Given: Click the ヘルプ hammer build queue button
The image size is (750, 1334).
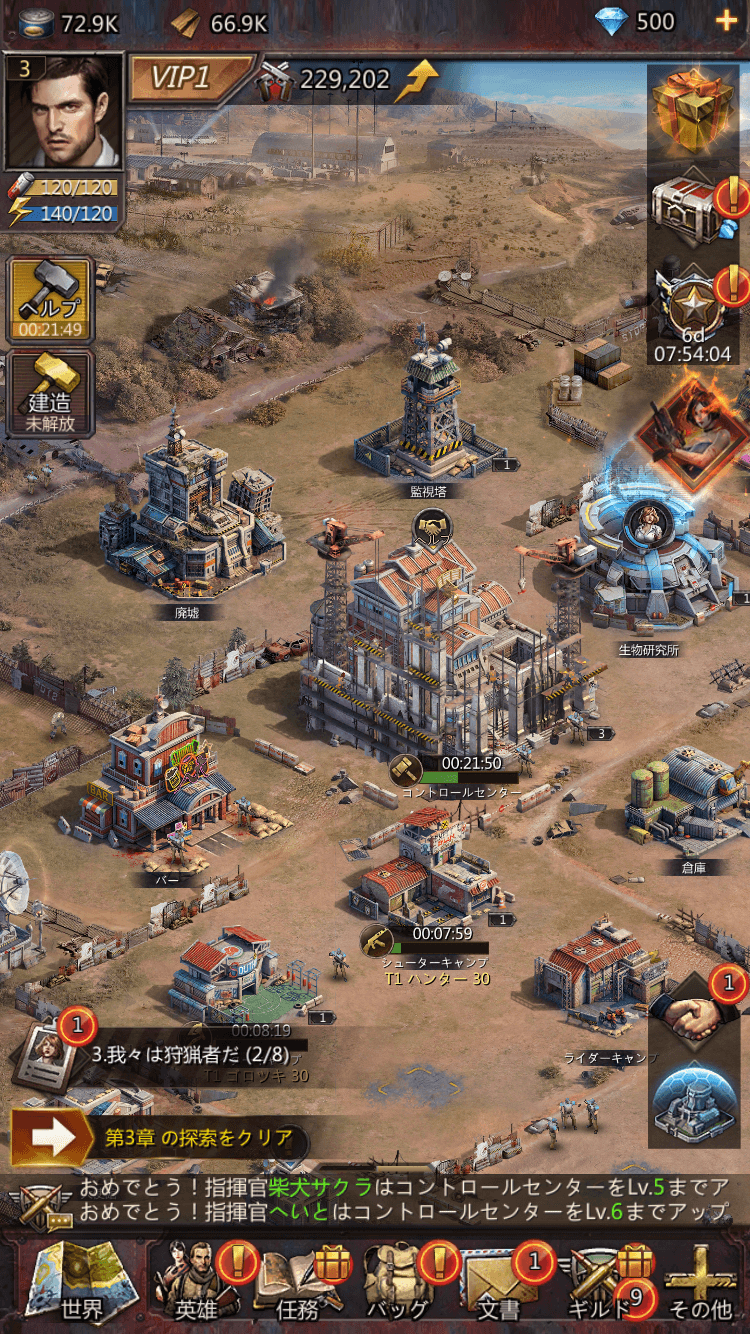Looking at the screenshot, I should [x=50, y=299].
